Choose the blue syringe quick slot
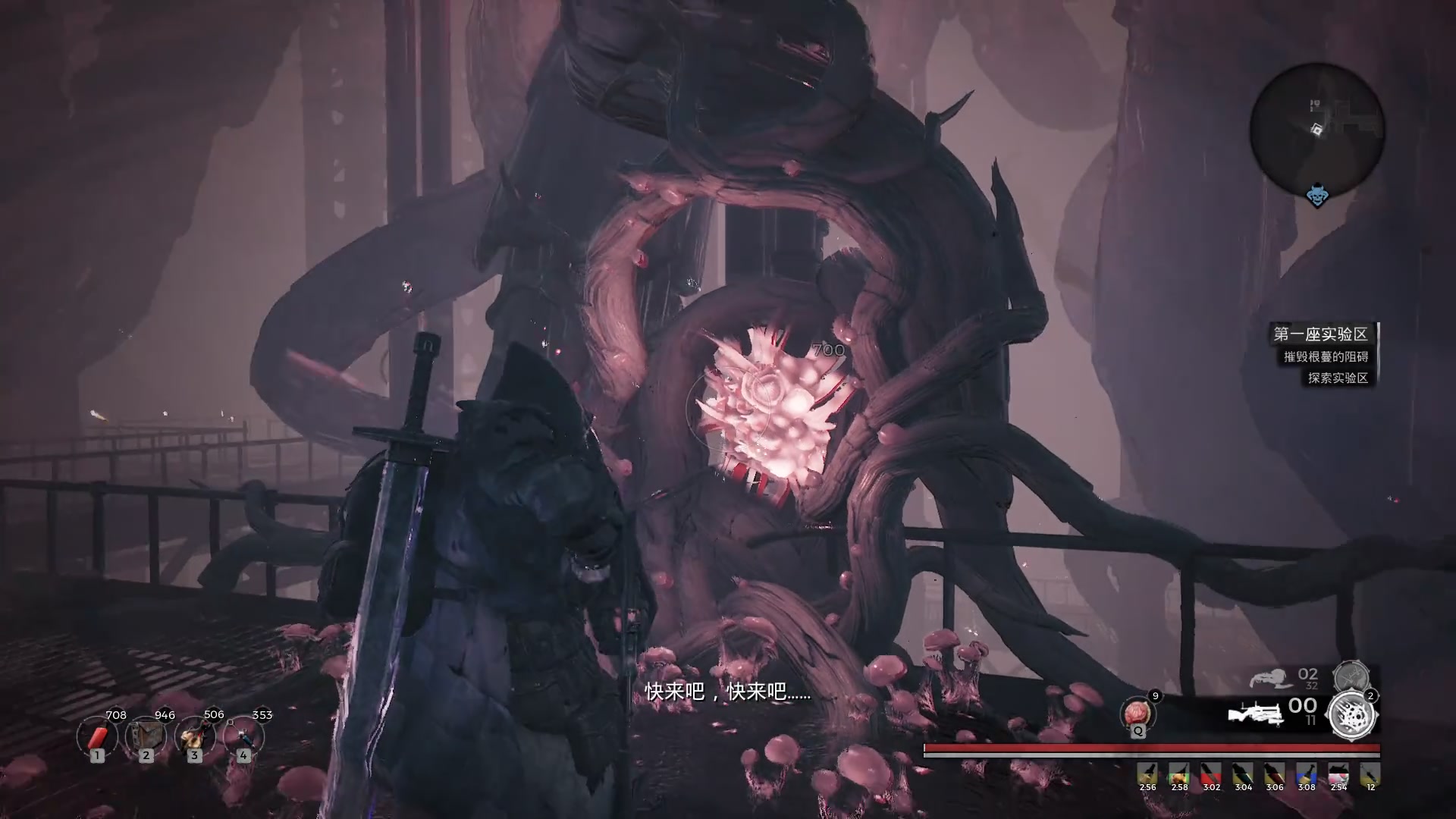This screenshot has height=819, width=1456. pos(243,736)
